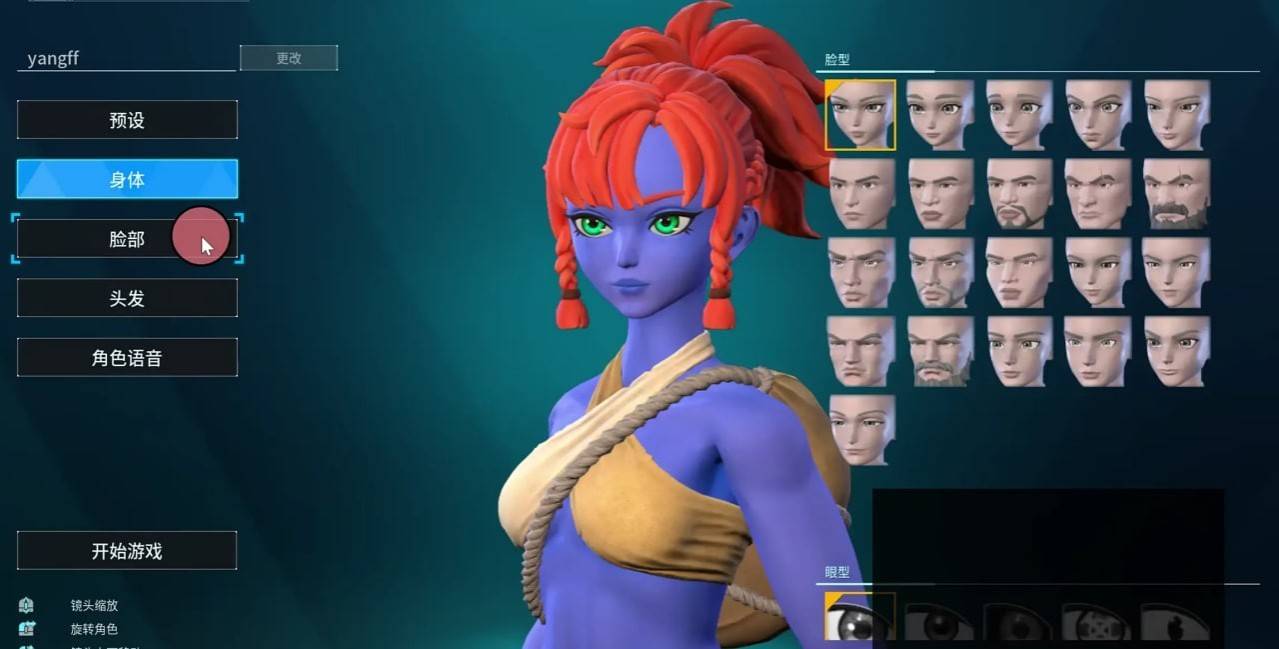
Task: Open the 预设 presets menu
Action: point(127,120)
